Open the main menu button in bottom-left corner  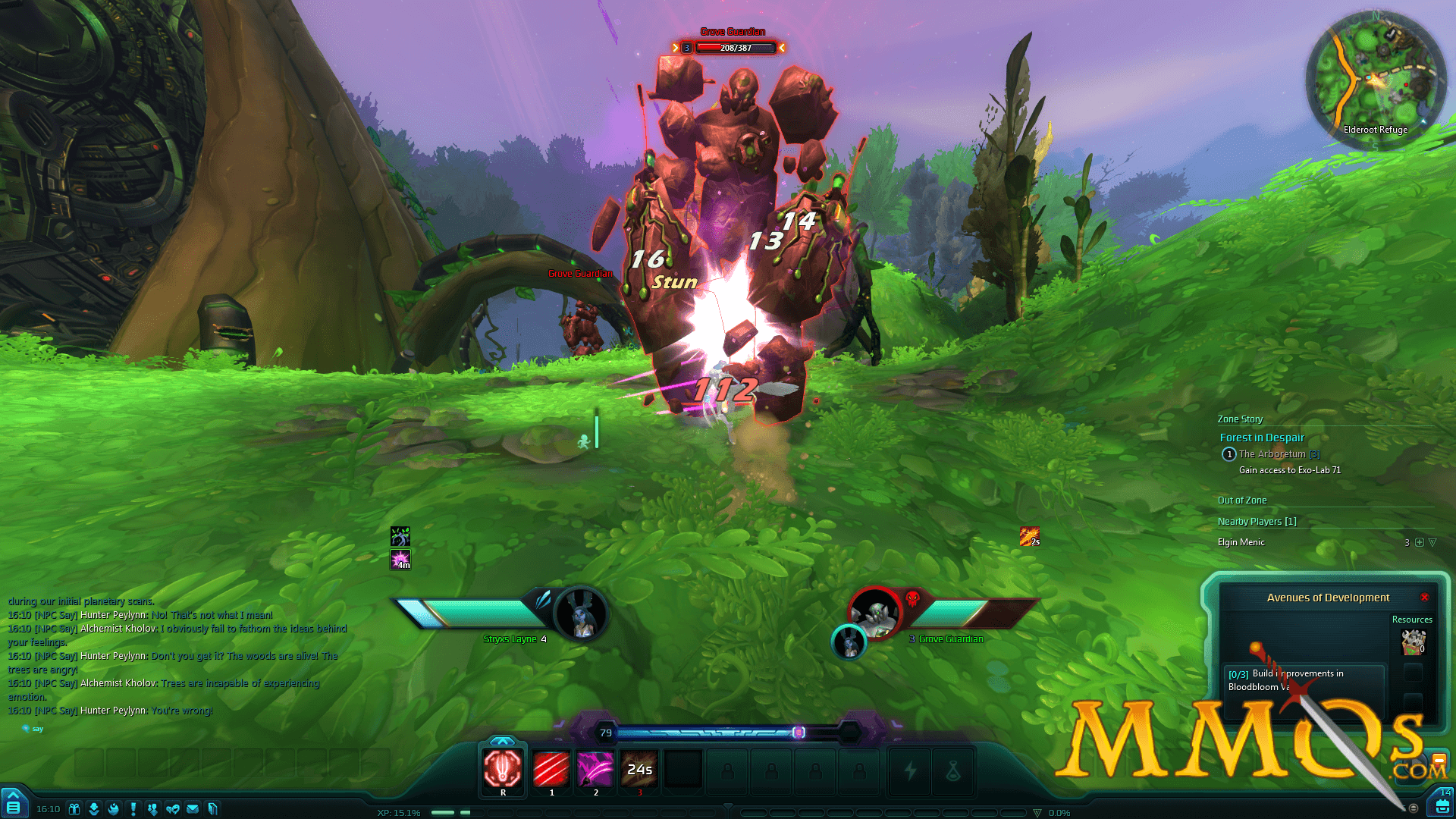pos(14,805)
